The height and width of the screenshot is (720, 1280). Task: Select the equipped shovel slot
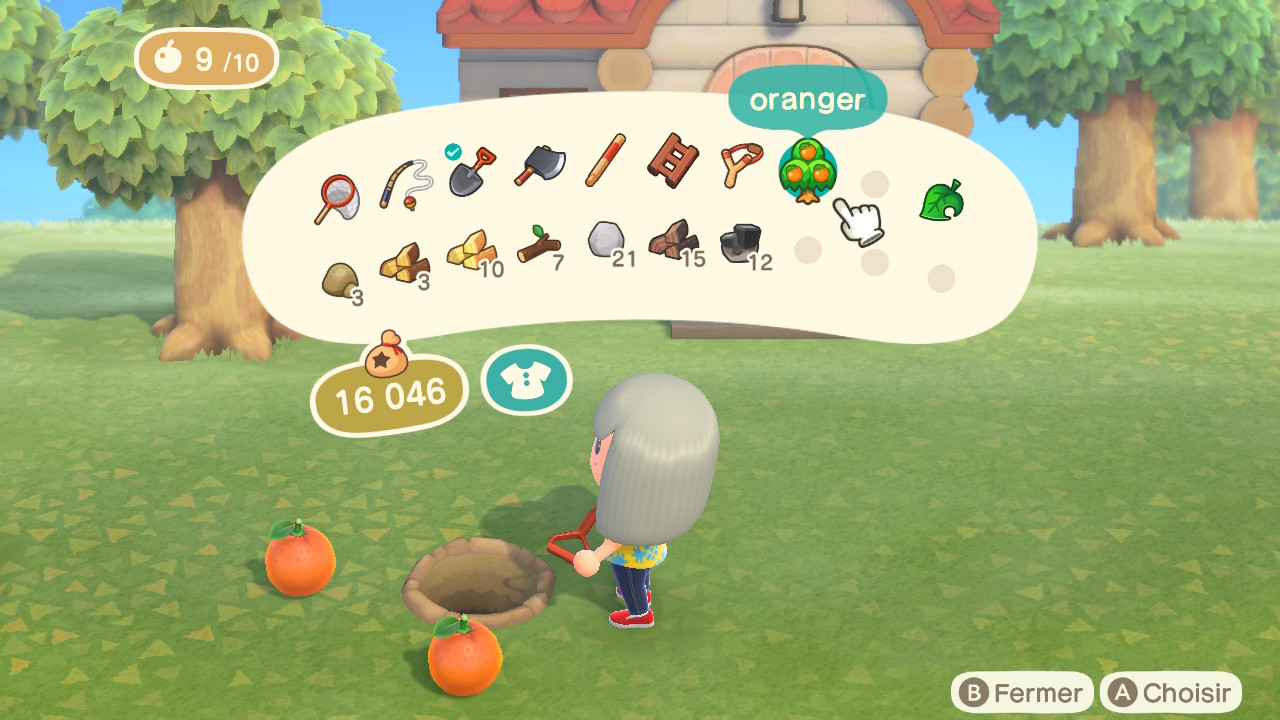pyautogui.click(x=470, y=172)
